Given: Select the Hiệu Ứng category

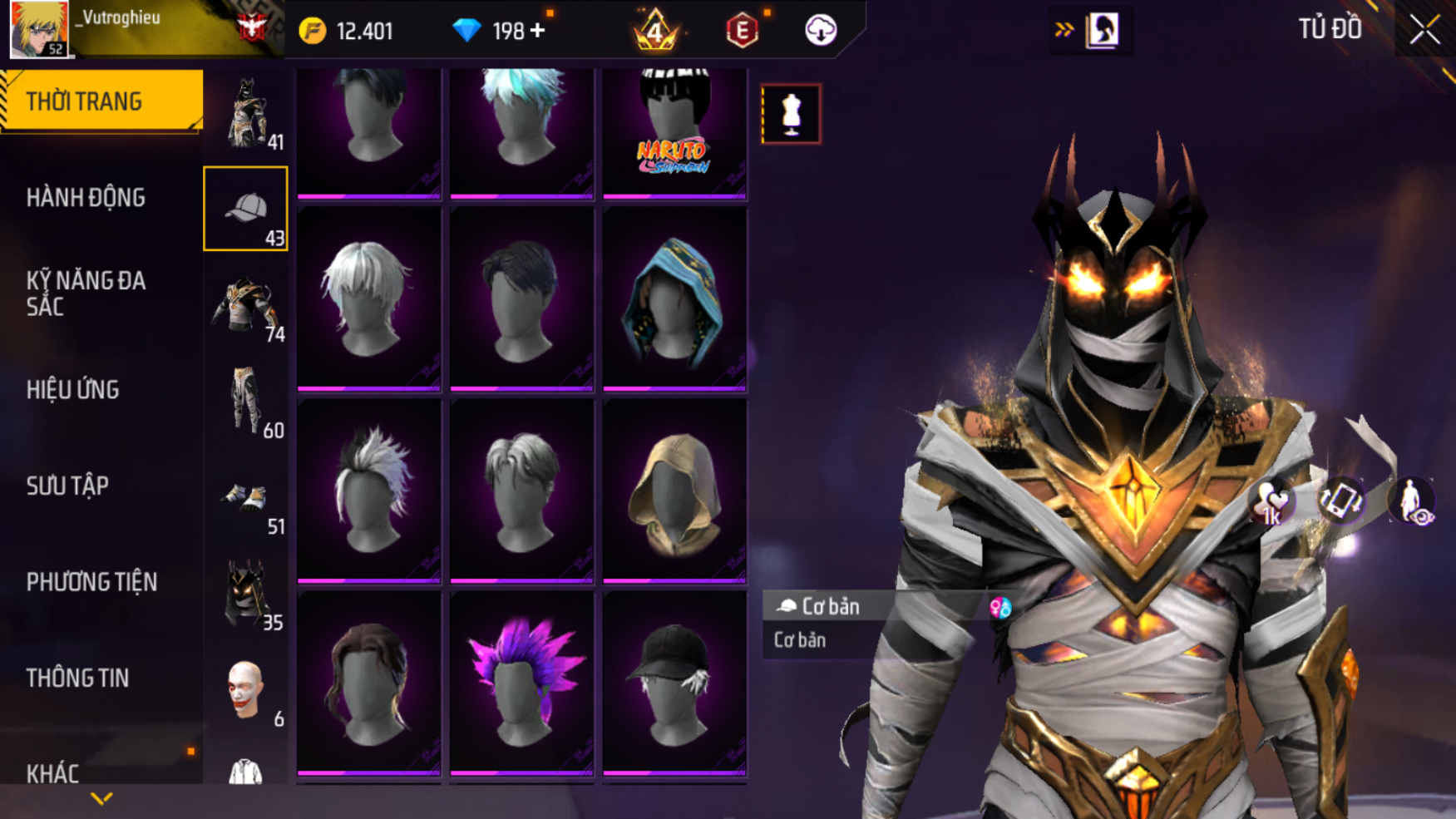Looking at the screenshot, I should pyautogui.click(x=73, y=390).
